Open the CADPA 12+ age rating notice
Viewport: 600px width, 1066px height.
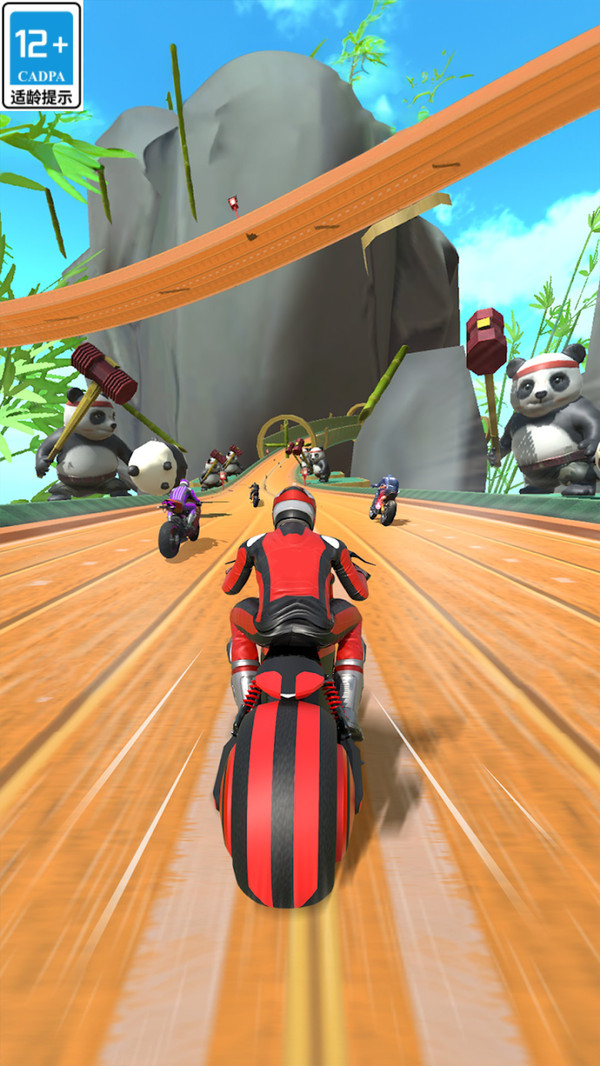pos(42,55)
